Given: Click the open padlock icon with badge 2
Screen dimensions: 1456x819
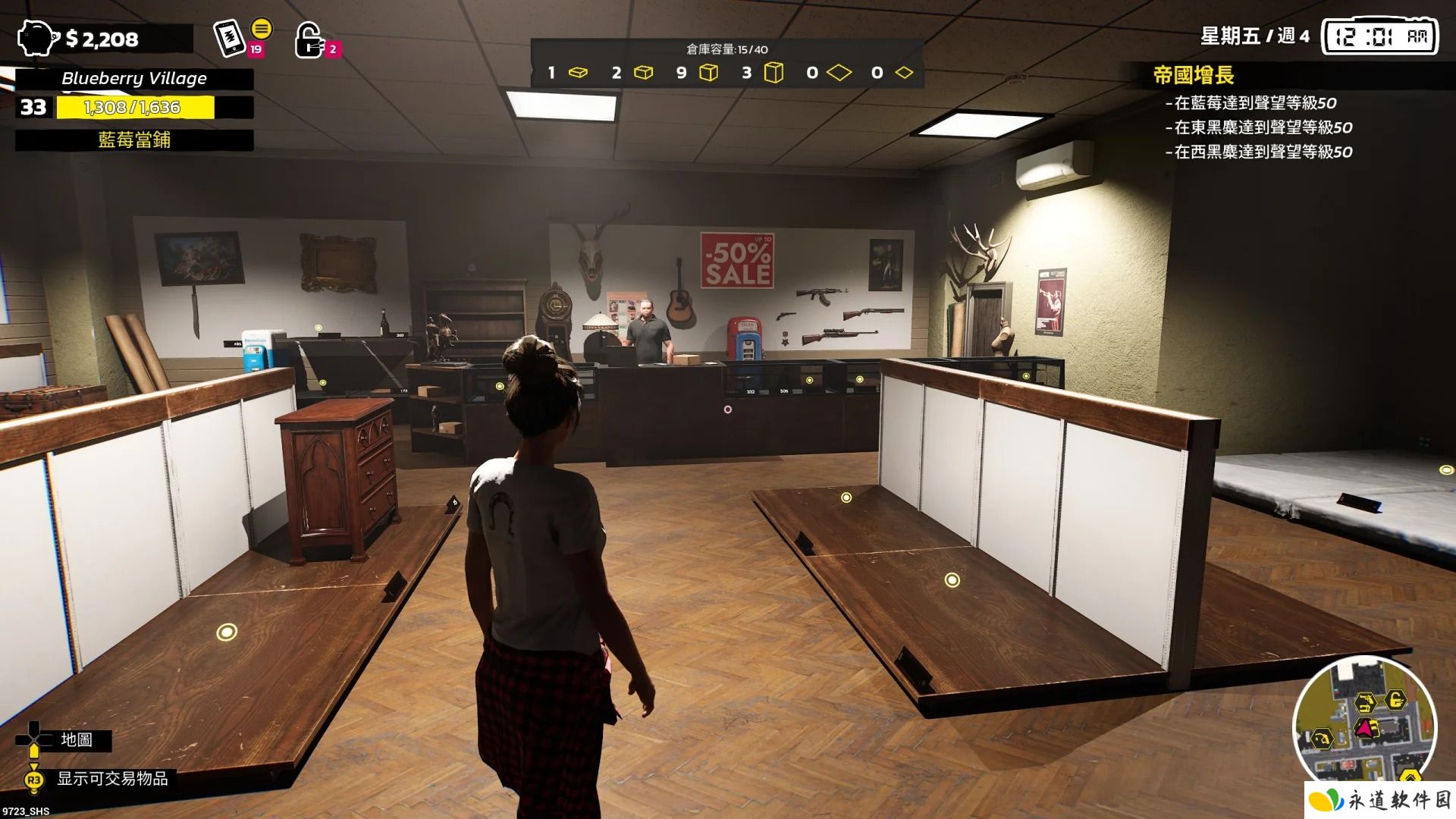Looking at the screenshot, I should pyautogui.click(x=308, y=39).
